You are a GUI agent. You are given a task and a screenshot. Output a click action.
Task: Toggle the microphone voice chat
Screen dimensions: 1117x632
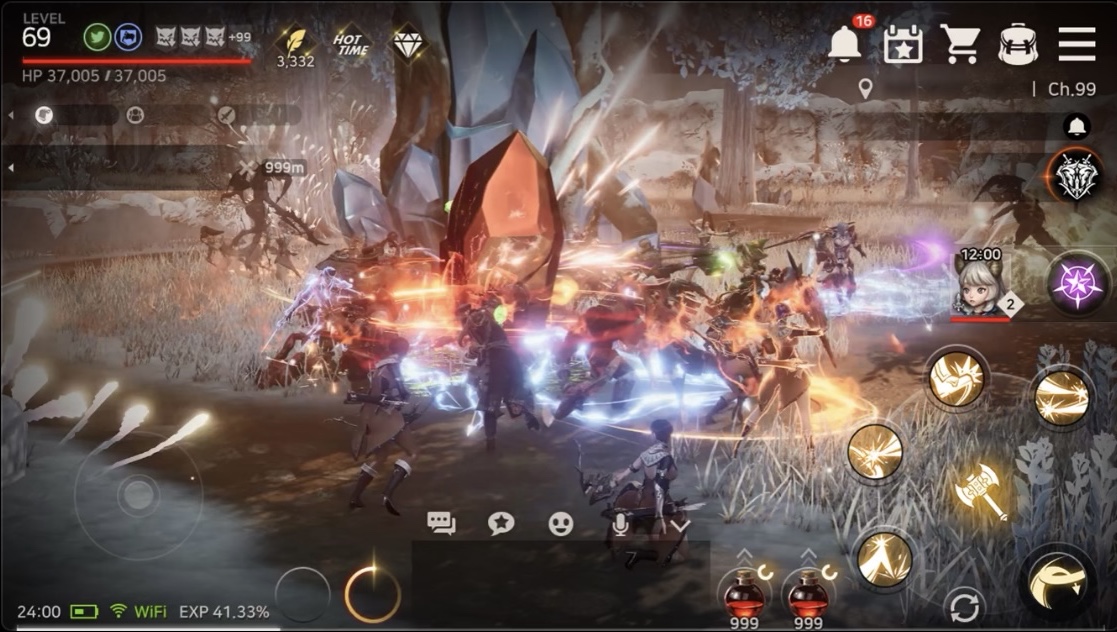[x=620, y=523]
